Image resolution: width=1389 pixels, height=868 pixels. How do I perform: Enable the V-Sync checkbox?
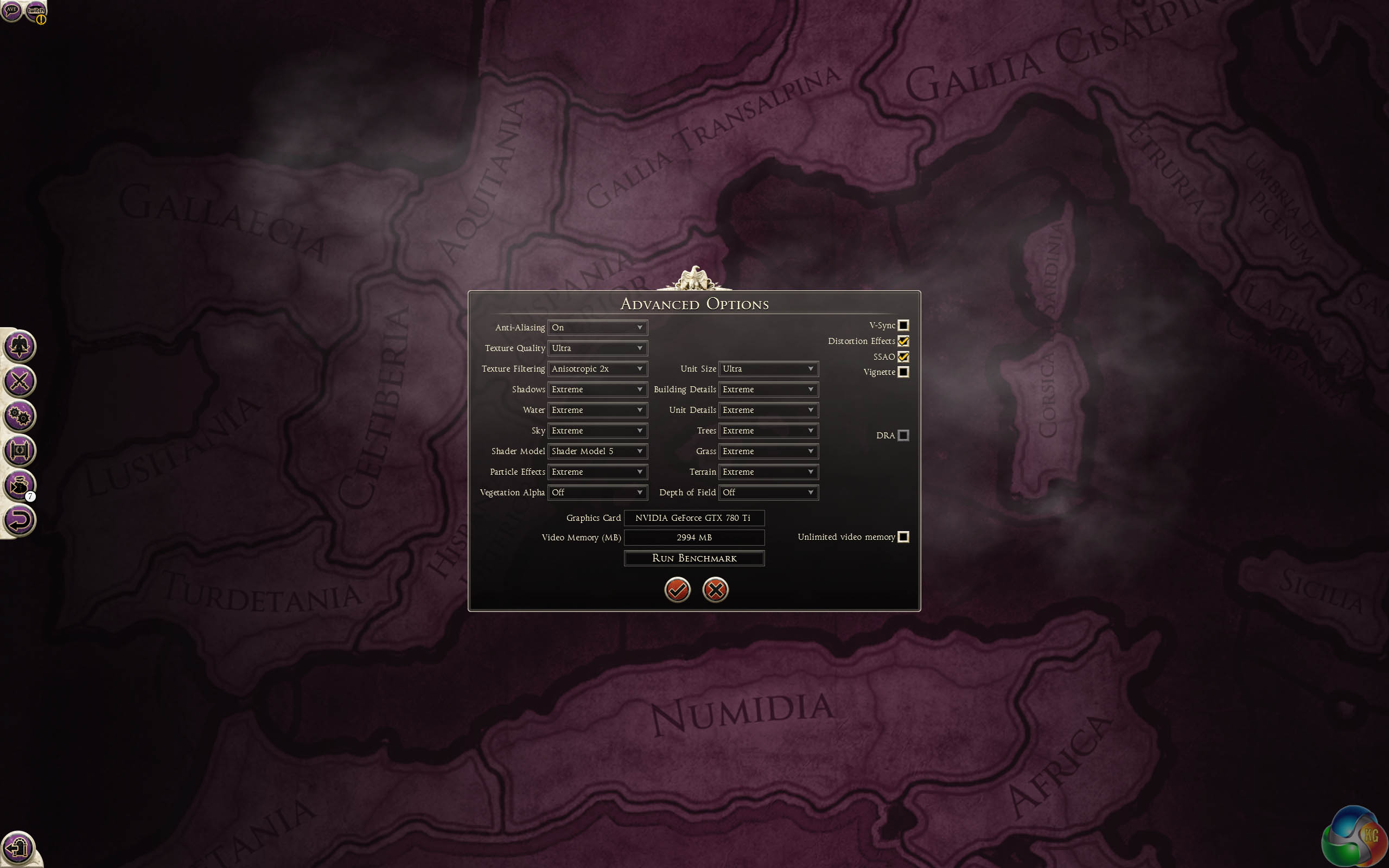[x=903, y=325]
